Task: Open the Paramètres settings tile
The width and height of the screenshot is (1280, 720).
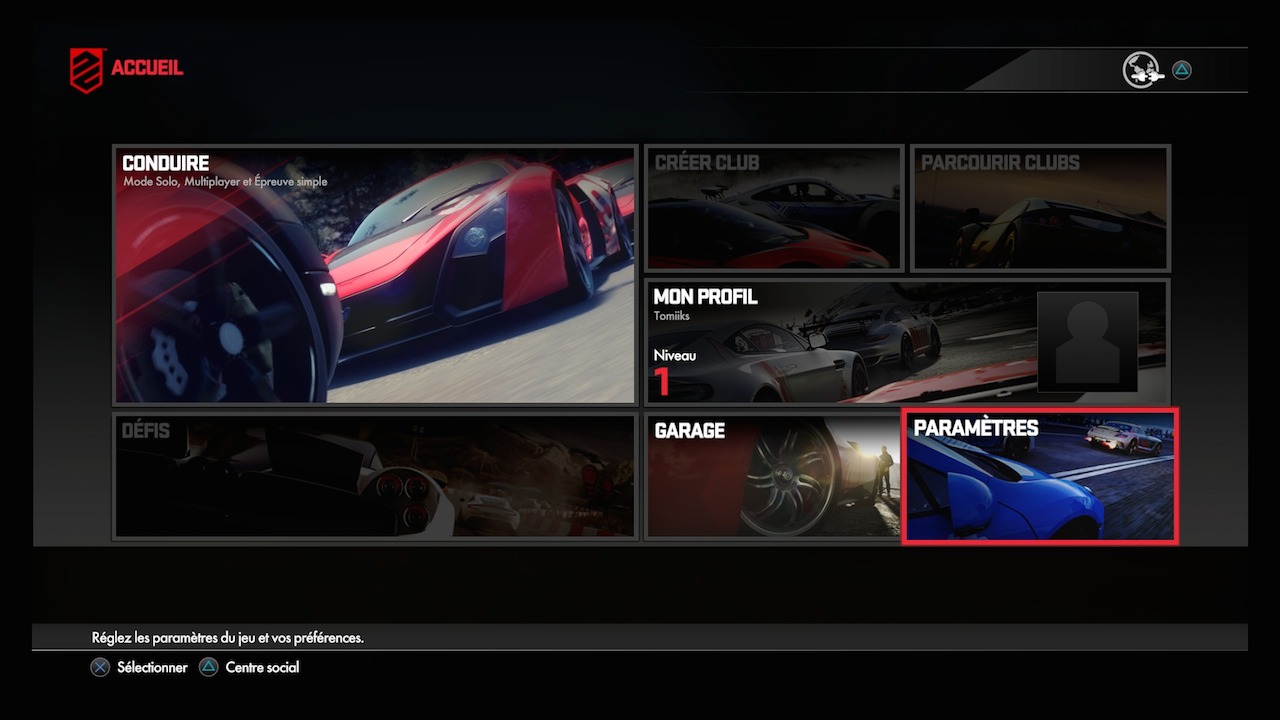Action: click(1040, 477)
